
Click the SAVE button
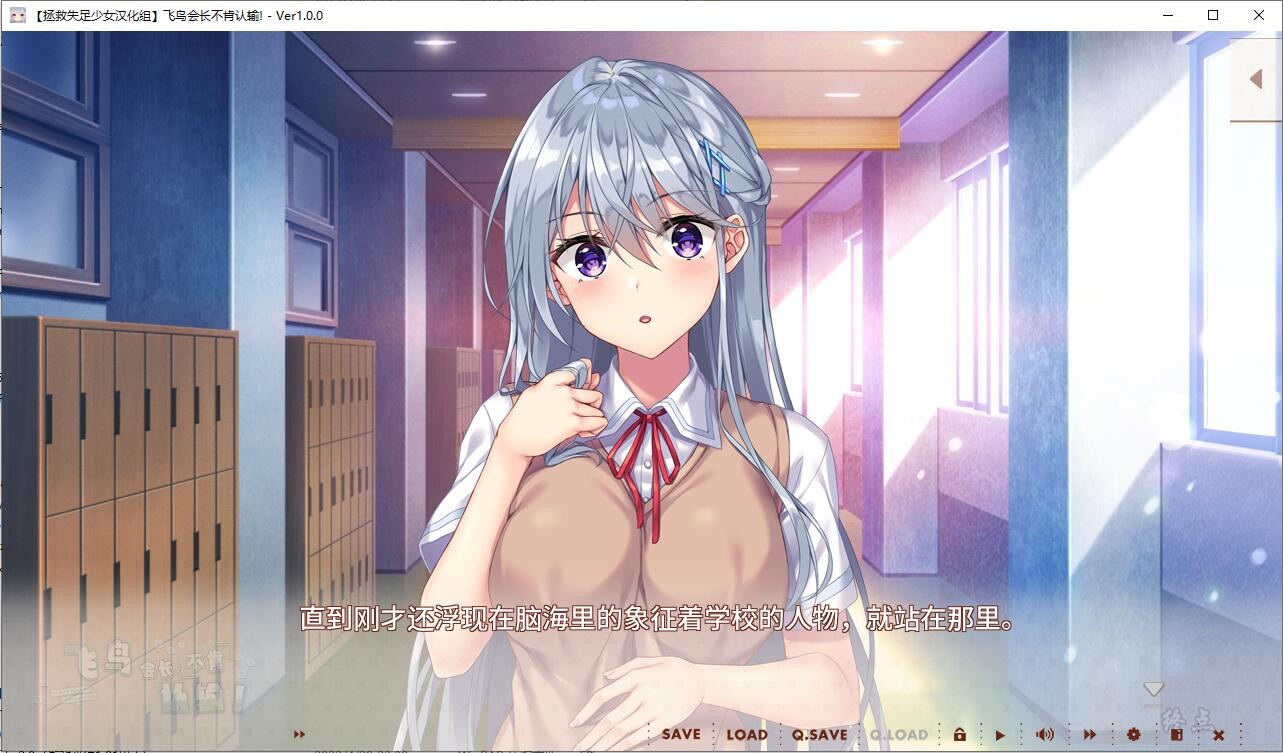pyautogui.click(x=679, y=733)
